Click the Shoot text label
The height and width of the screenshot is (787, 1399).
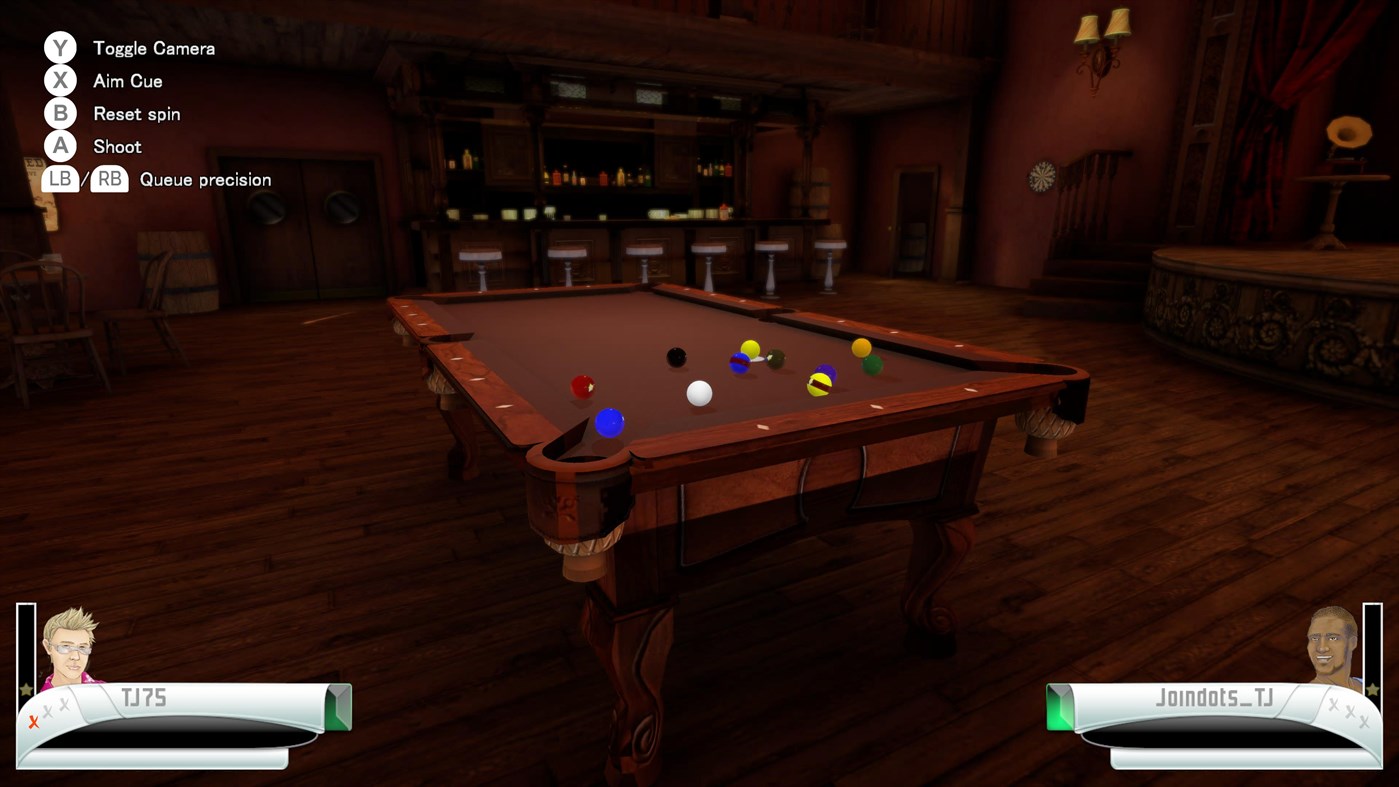click(x=116, y=146)
